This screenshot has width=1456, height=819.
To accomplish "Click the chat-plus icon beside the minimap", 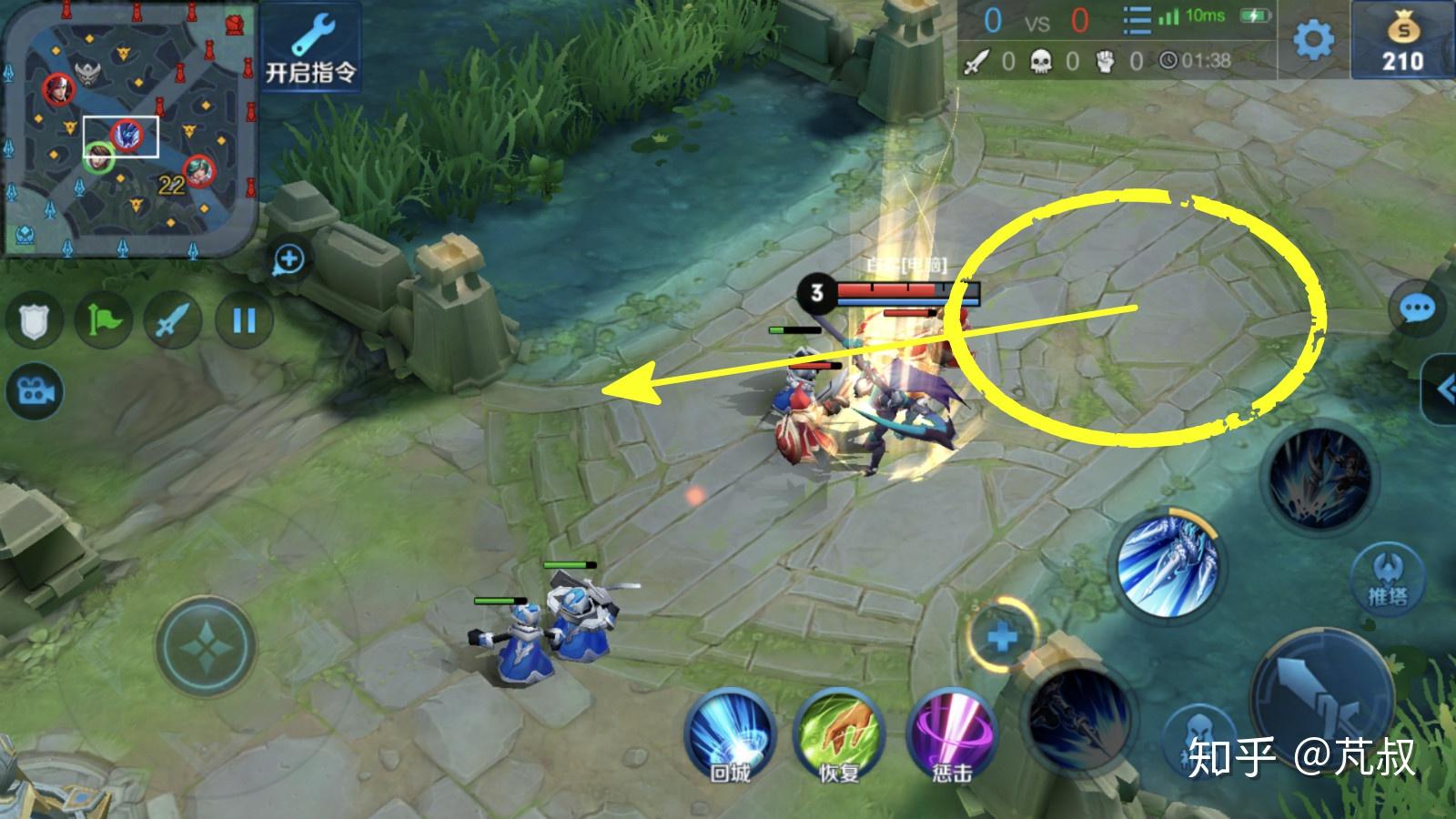I will point(289,260).
